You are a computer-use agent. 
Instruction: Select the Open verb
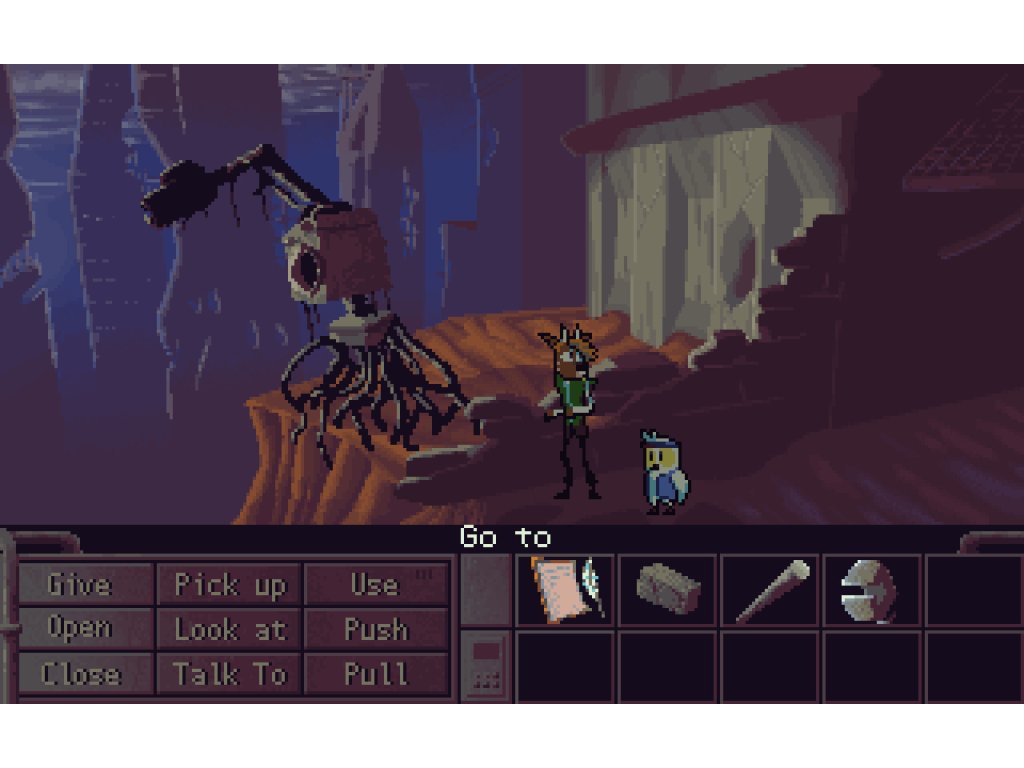click(80, 629)
